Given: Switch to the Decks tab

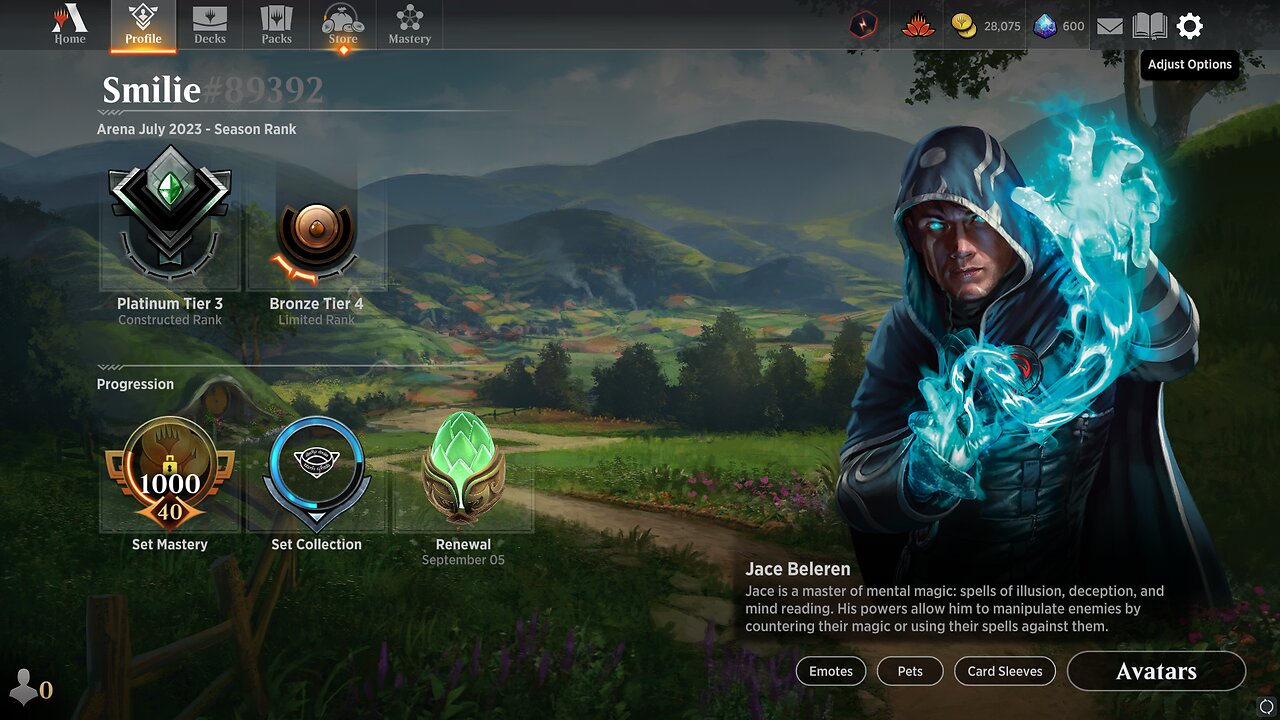Looking at the screenshot, I should pos(210,25).
